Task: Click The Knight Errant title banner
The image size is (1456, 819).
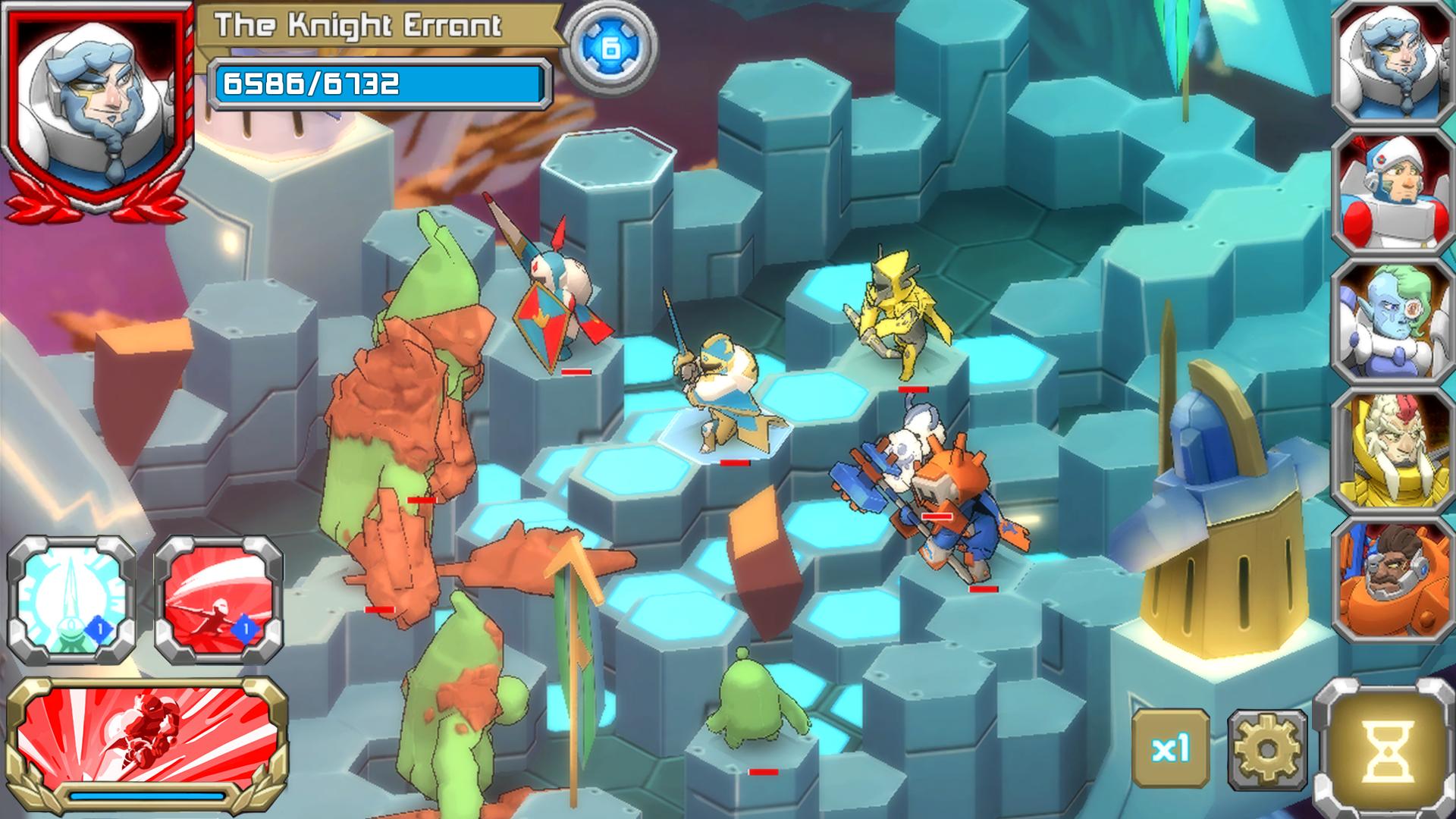Action: (x=356, y=25)
